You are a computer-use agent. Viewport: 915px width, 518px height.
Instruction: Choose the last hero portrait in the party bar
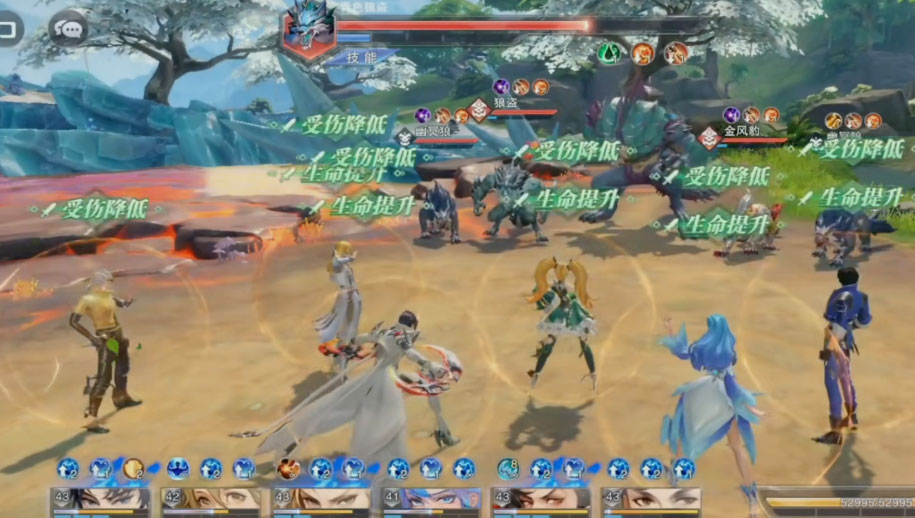pyautogui.click(x=651, y=501)
